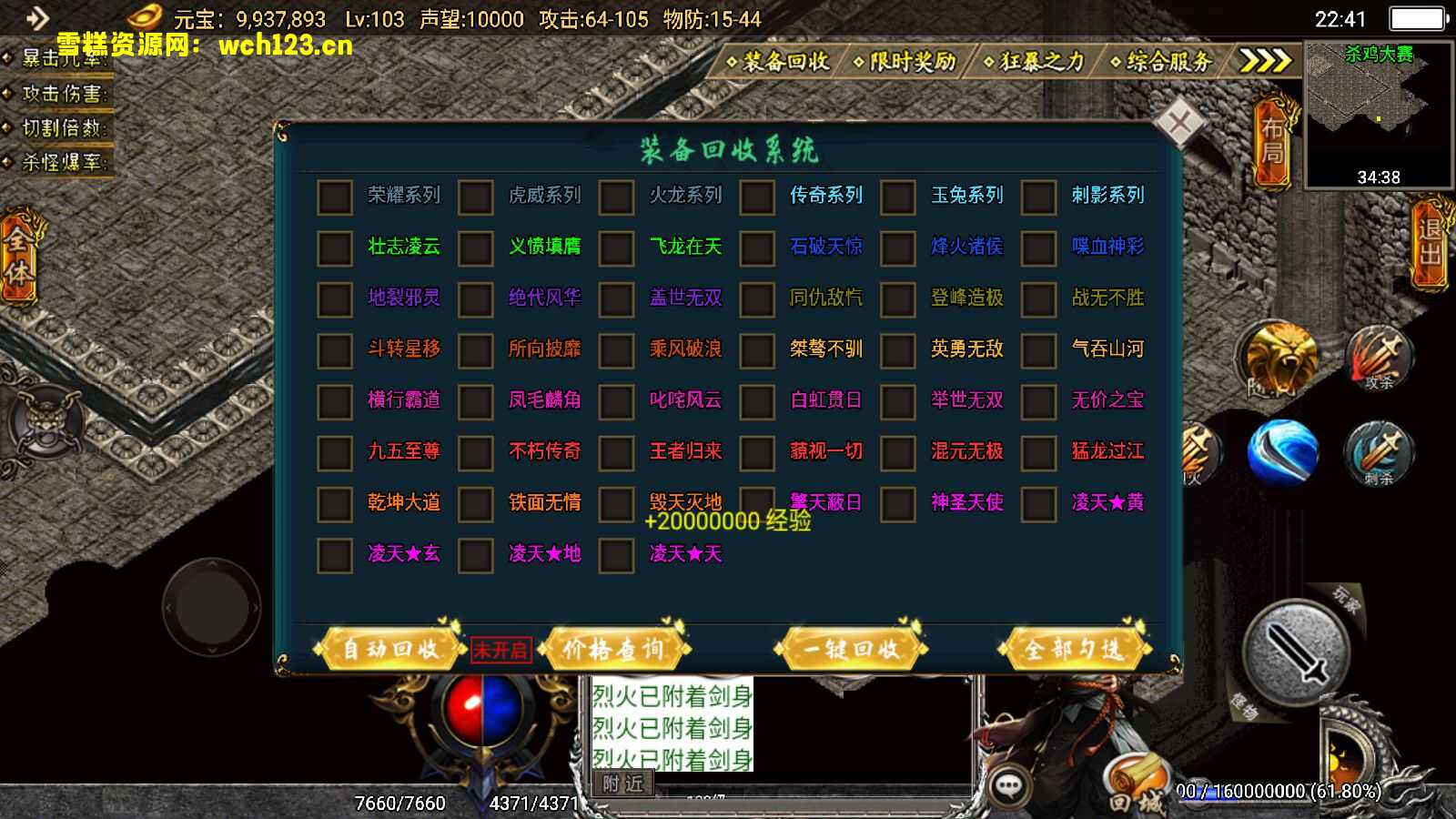
Task: Check the 荣耀系列 checkbox
Action: [333, 197]
